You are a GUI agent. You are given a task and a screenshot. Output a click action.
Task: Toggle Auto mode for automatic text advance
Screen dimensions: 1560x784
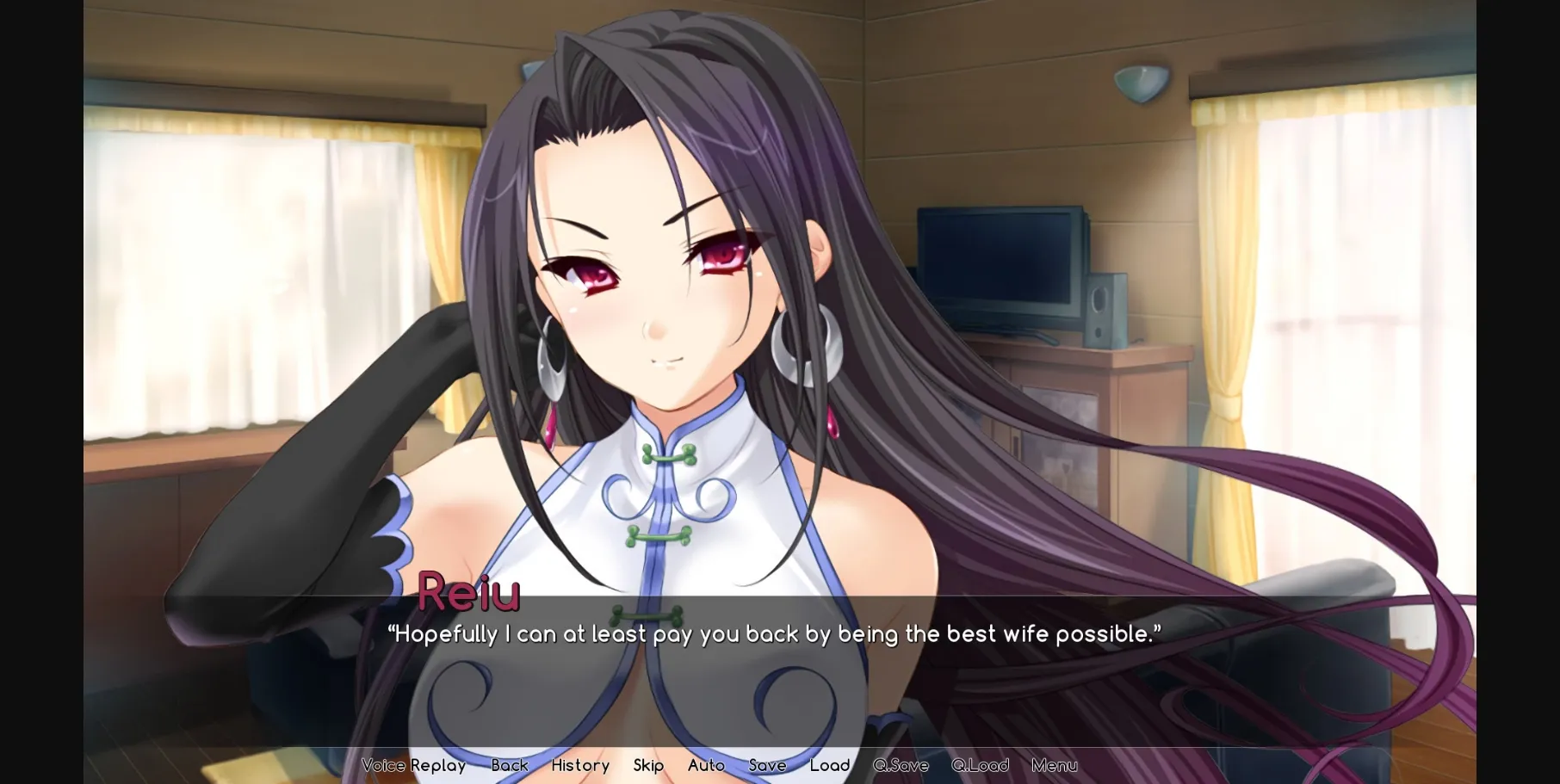(706, 765)
